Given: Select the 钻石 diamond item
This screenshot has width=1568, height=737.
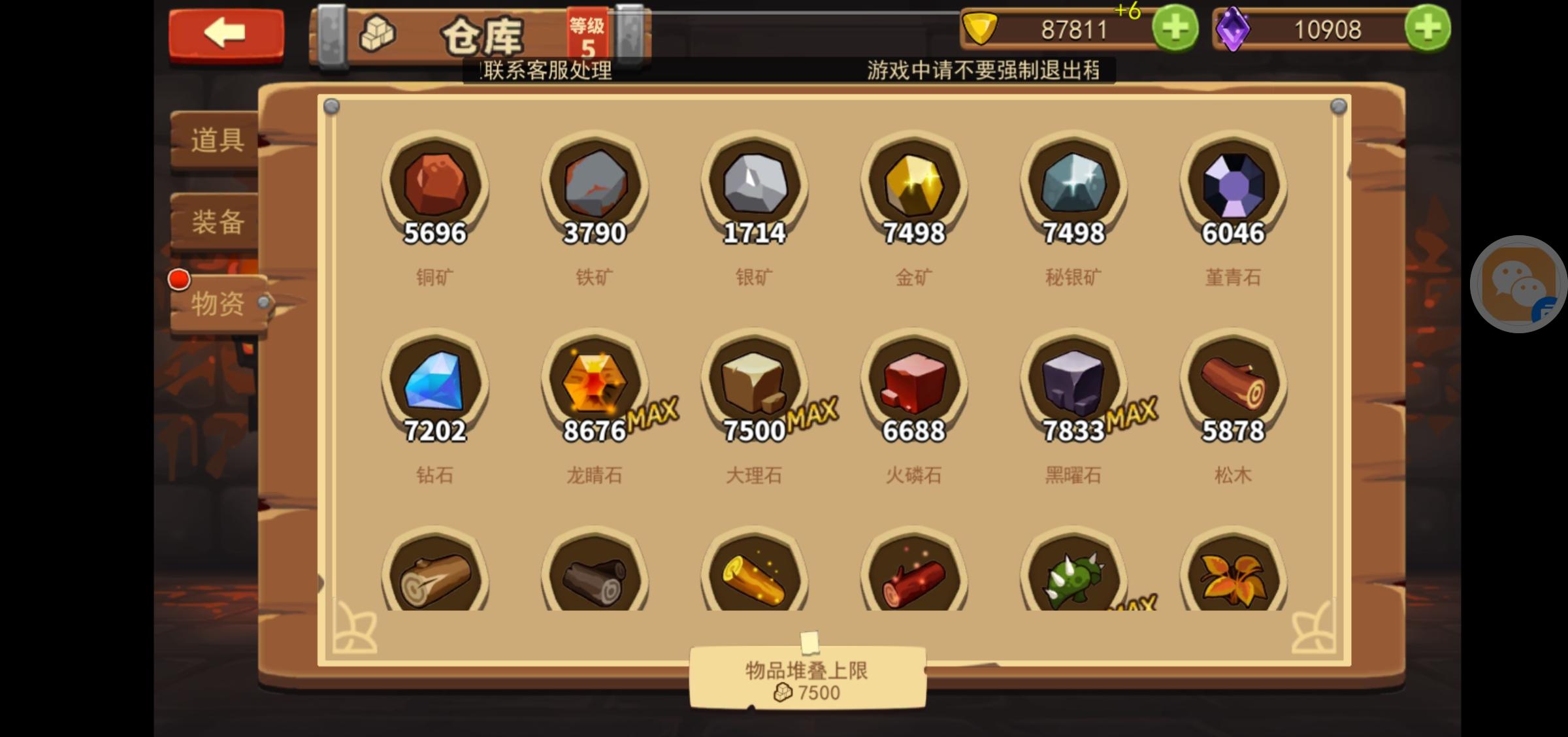Looking at the screenshot, I should [x=434, y=385].
